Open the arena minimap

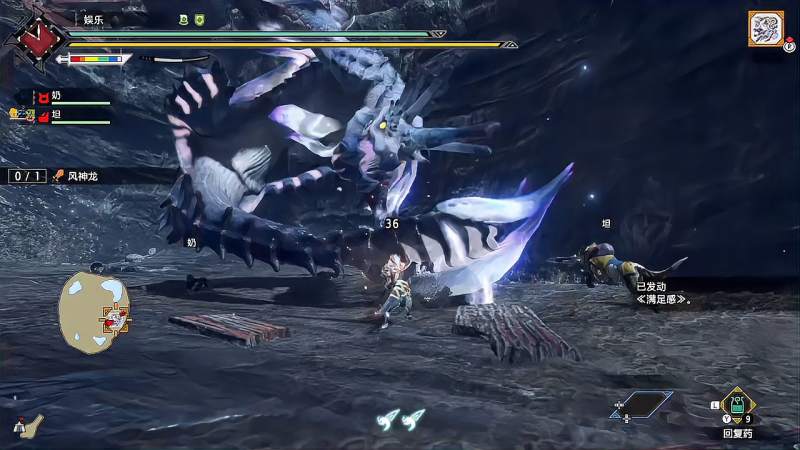(x=95, y=311)
